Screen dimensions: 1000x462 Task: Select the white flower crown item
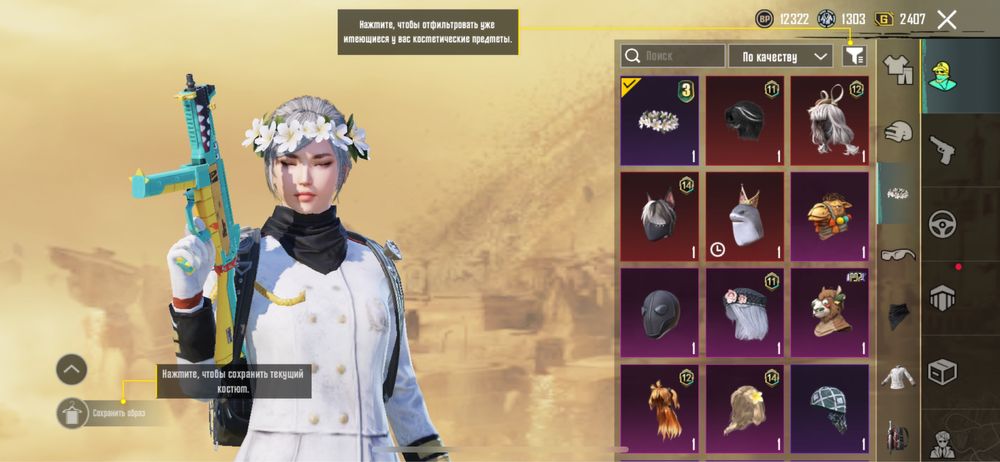(x=659, y=120)
